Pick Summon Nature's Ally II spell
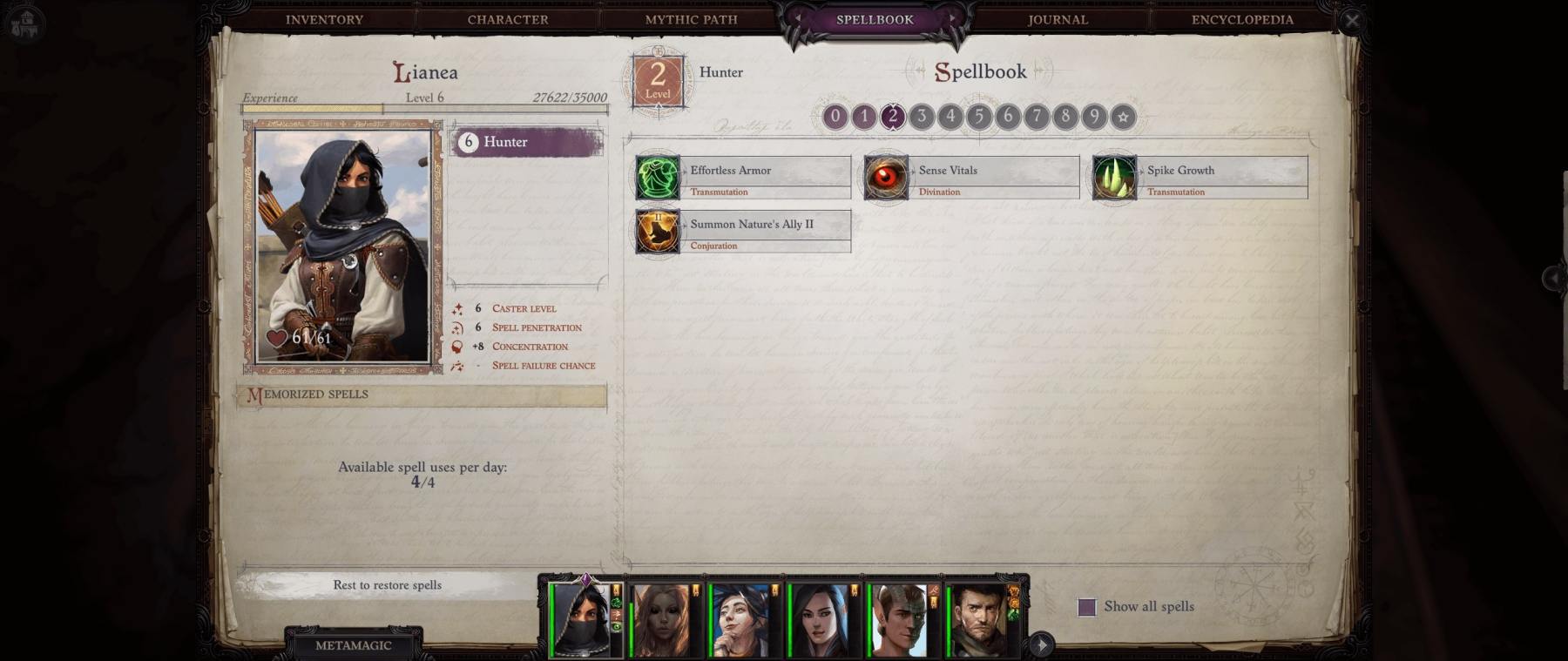The width and height of the screenshot is (1568, 661). pyautogui.click(x=743, y=232)
